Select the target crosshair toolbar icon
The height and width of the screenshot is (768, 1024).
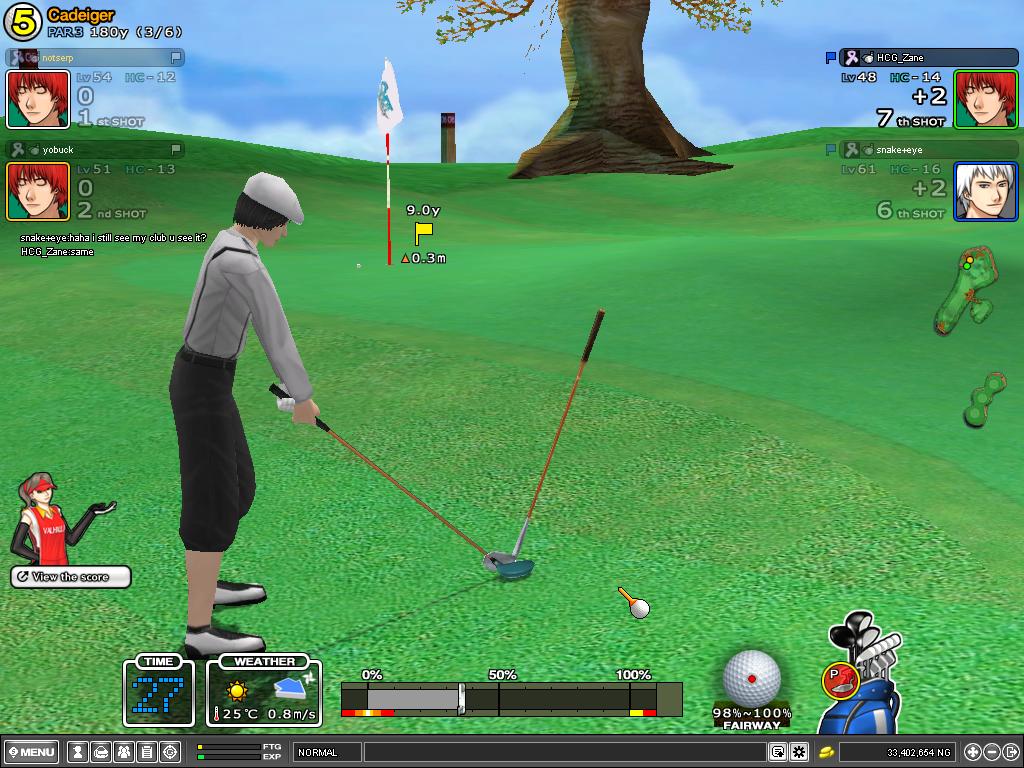(170, 752)
